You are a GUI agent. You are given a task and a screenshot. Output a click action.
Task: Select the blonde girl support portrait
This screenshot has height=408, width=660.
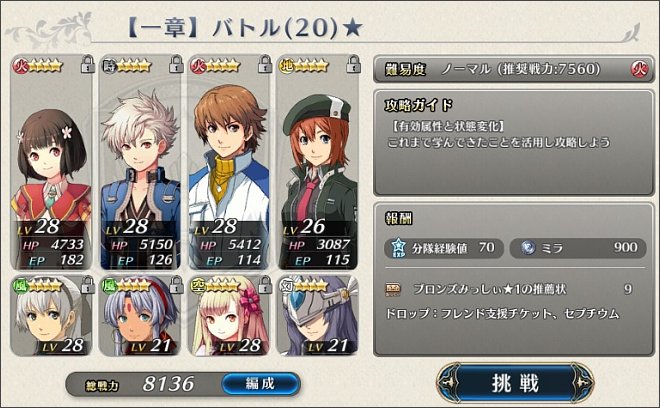click(229, 318)
